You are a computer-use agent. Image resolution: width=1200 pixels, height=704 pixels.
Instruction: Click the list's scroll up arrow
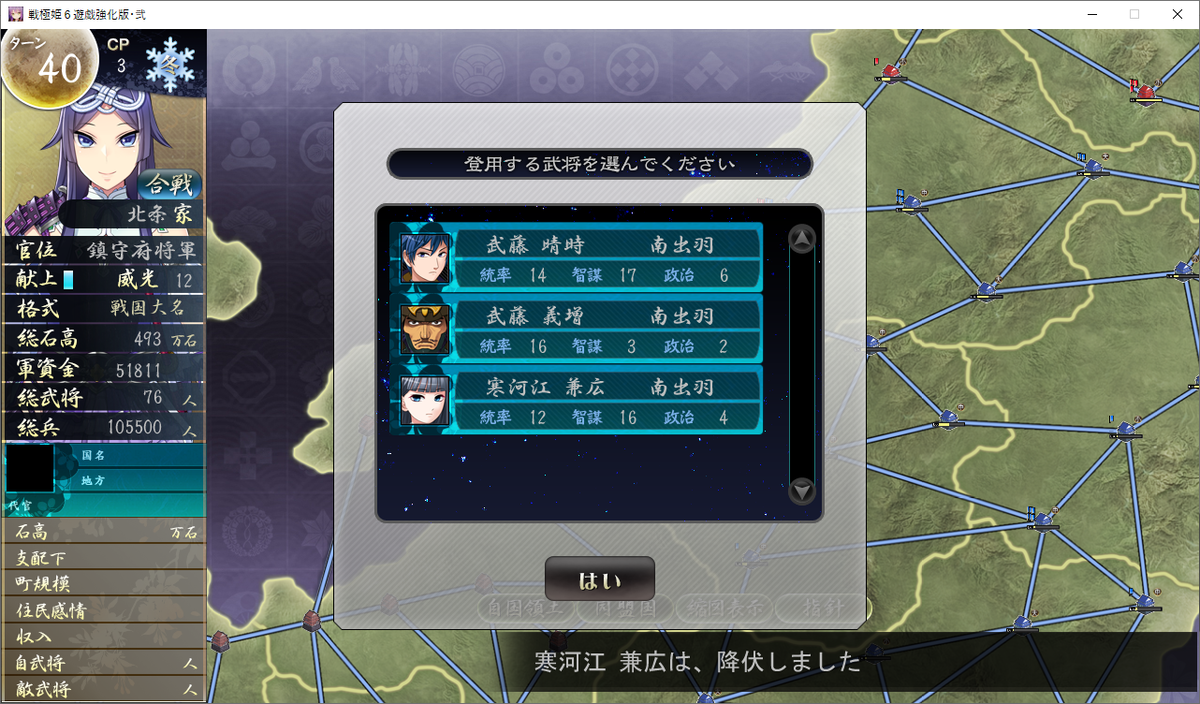click(x=802, y=239)
